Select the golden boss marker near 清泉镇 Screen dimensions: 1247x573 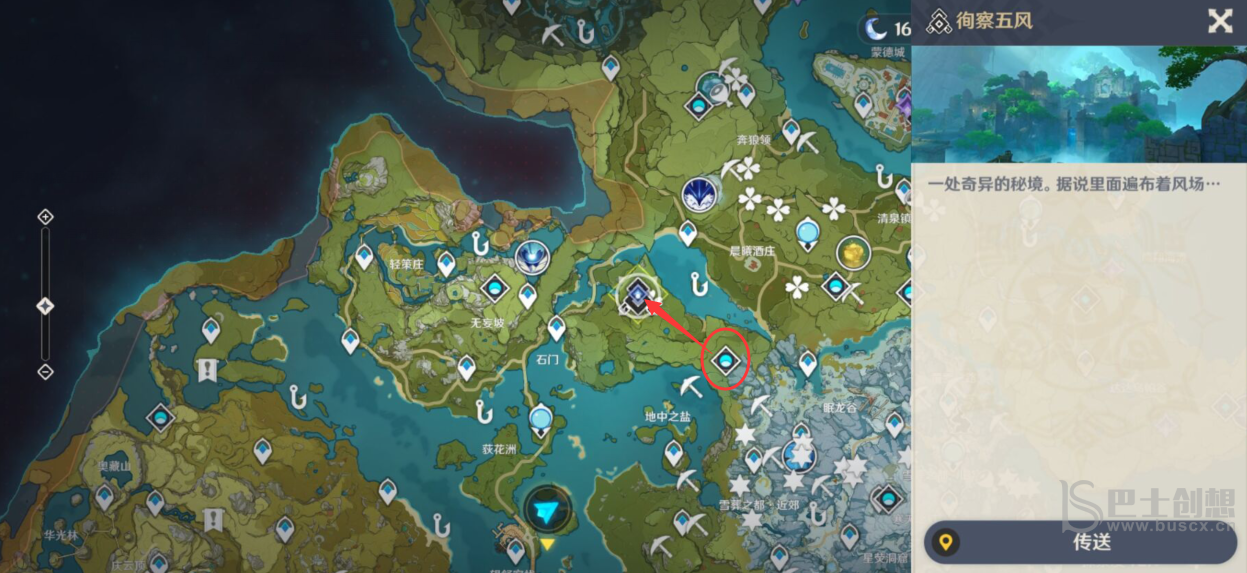853,254
